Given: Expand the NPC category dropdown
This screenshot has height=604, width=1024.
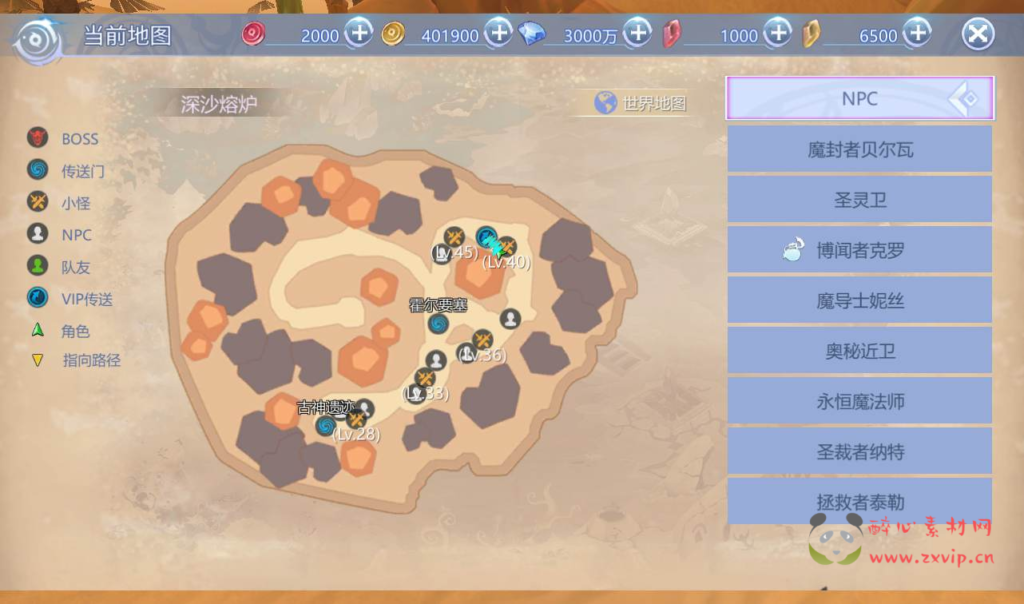Looking at the screenshot, I should click(860, 98).
